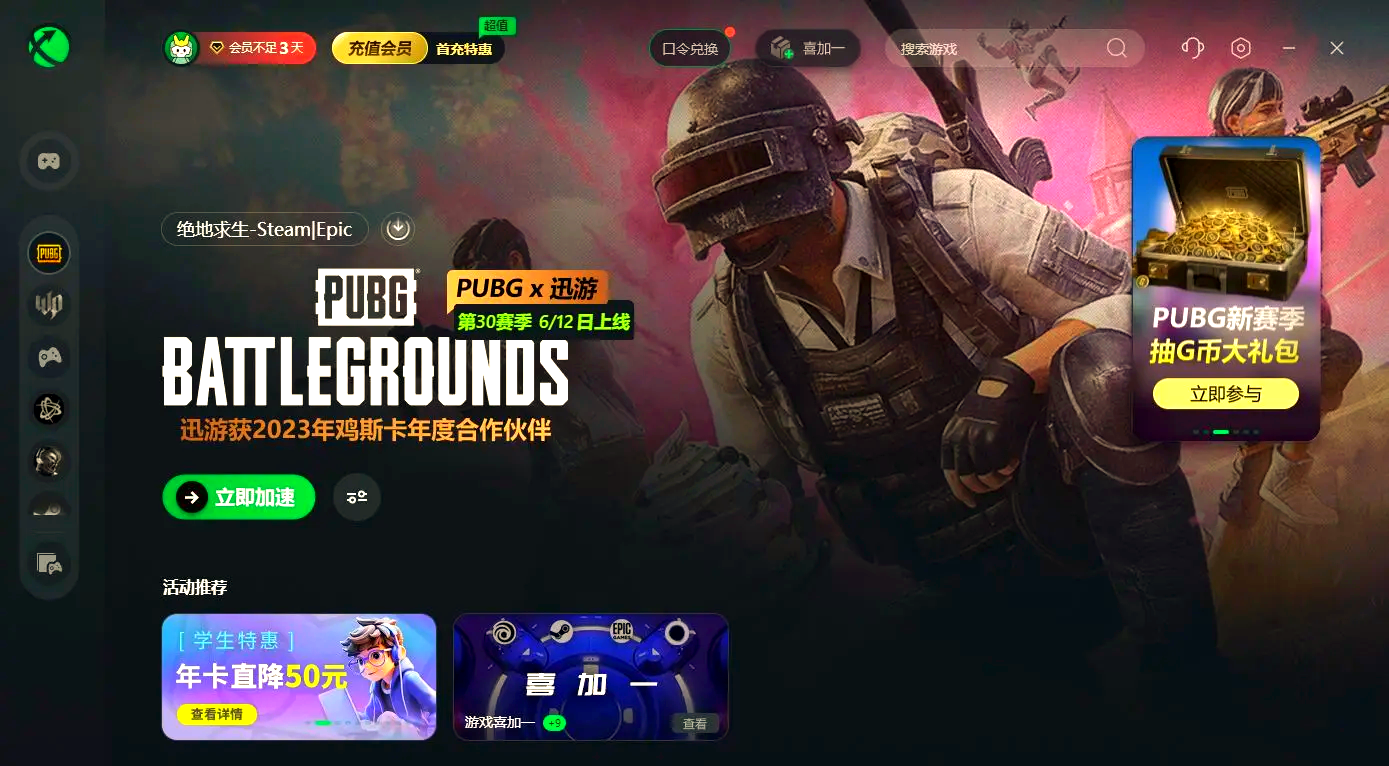Open the settings gear icon
This screenshot has width=1389, height=766.
point(1240,47)
